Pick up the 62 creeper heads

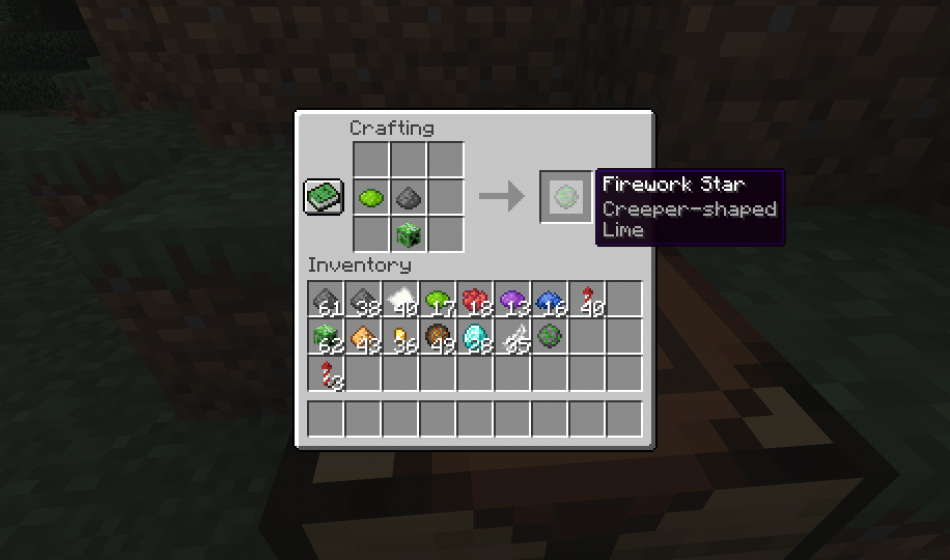coord(325,337)
